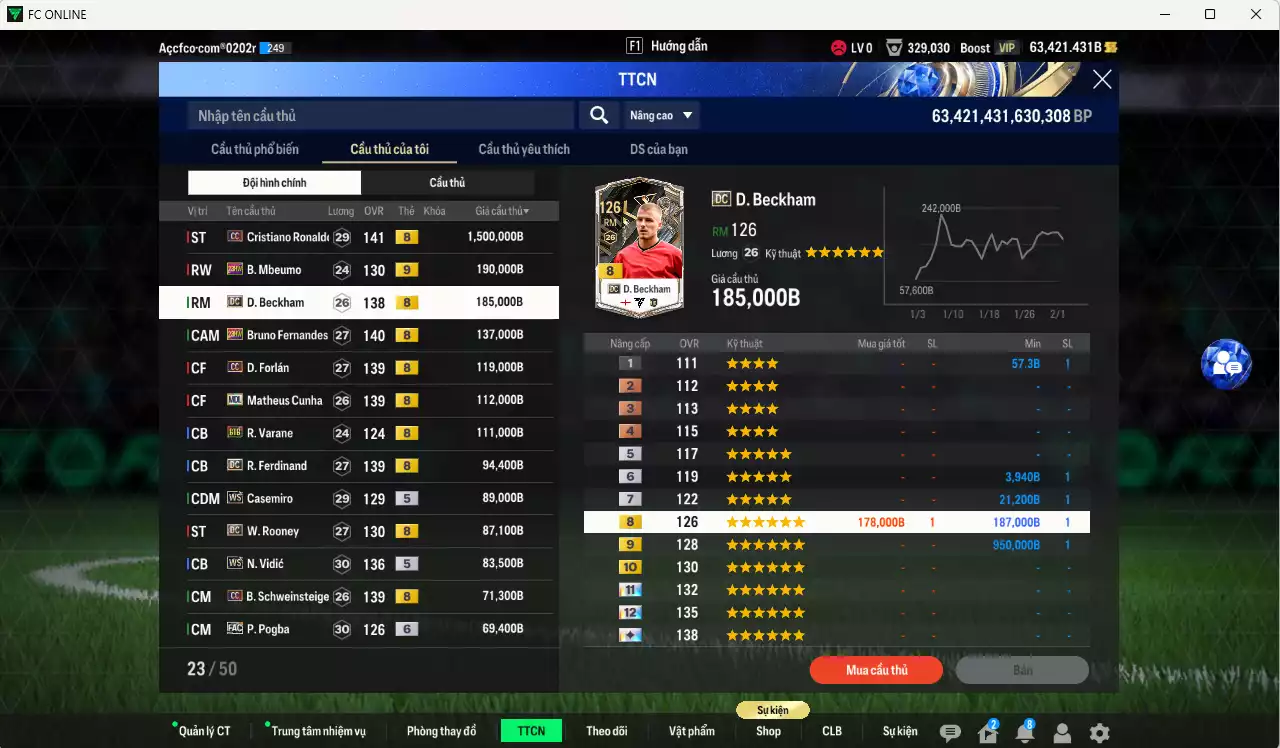Open the profile person icon
The width and height of the screenshot is (1280, 748).
[x=1062, y=731]
